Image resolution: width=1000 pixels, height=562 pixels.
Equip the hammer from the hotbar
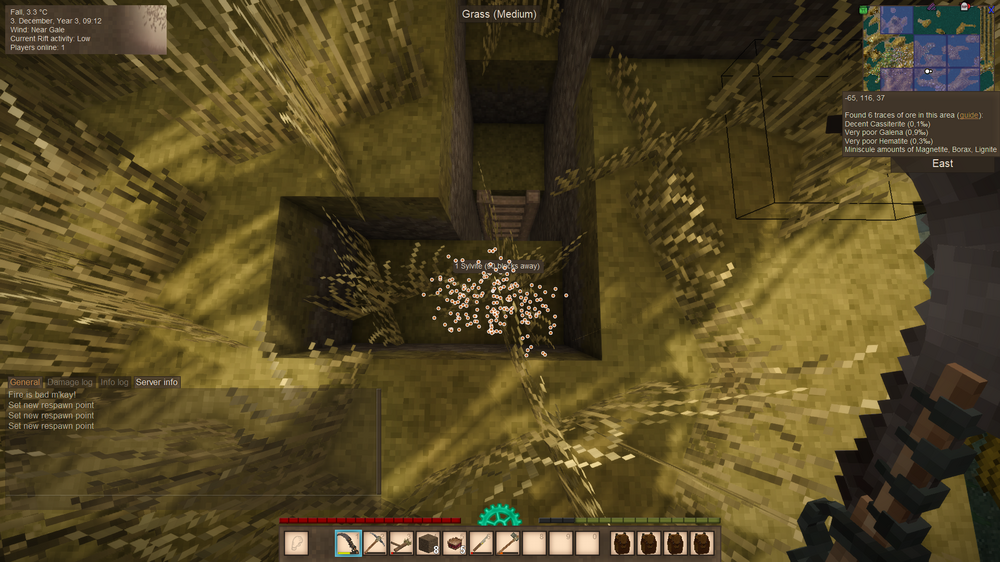coord(509,543)
